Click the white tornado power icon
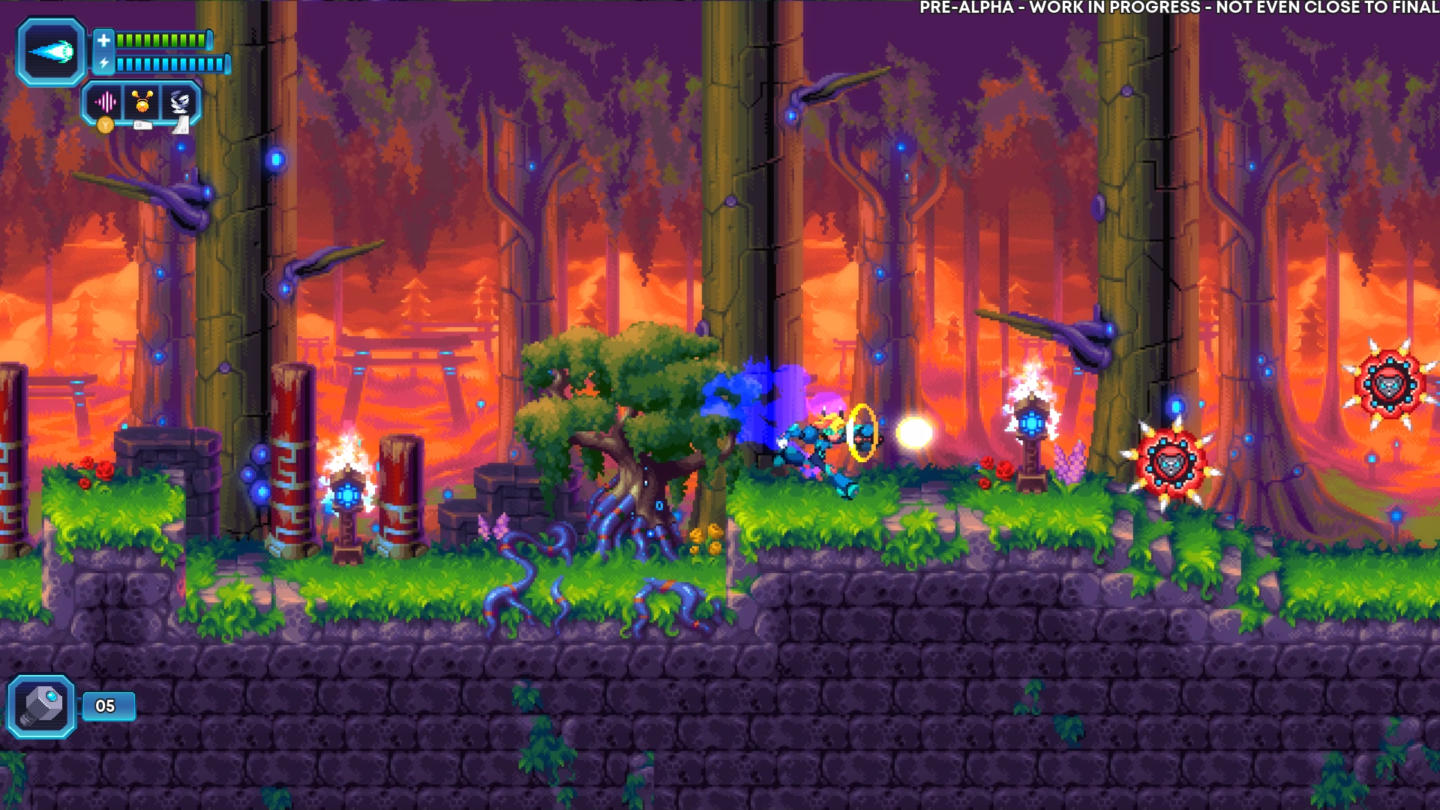Image resolution: width=1440 pixels, height=810 pixels. pyautogui.click(x=180, y=101)
